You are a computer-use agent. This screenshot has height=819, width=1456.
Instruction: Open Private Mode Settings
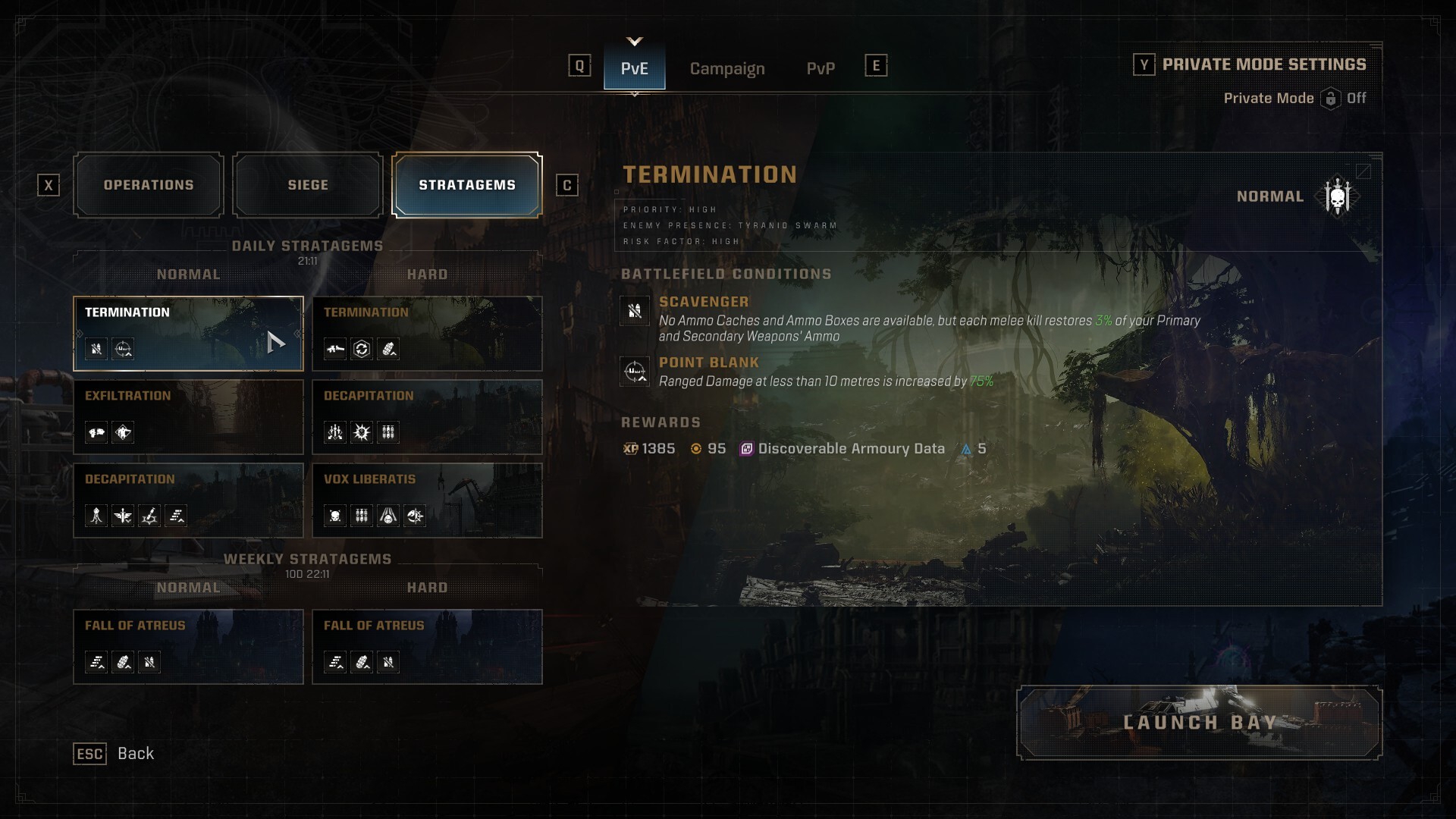(x=1263, y=64)
